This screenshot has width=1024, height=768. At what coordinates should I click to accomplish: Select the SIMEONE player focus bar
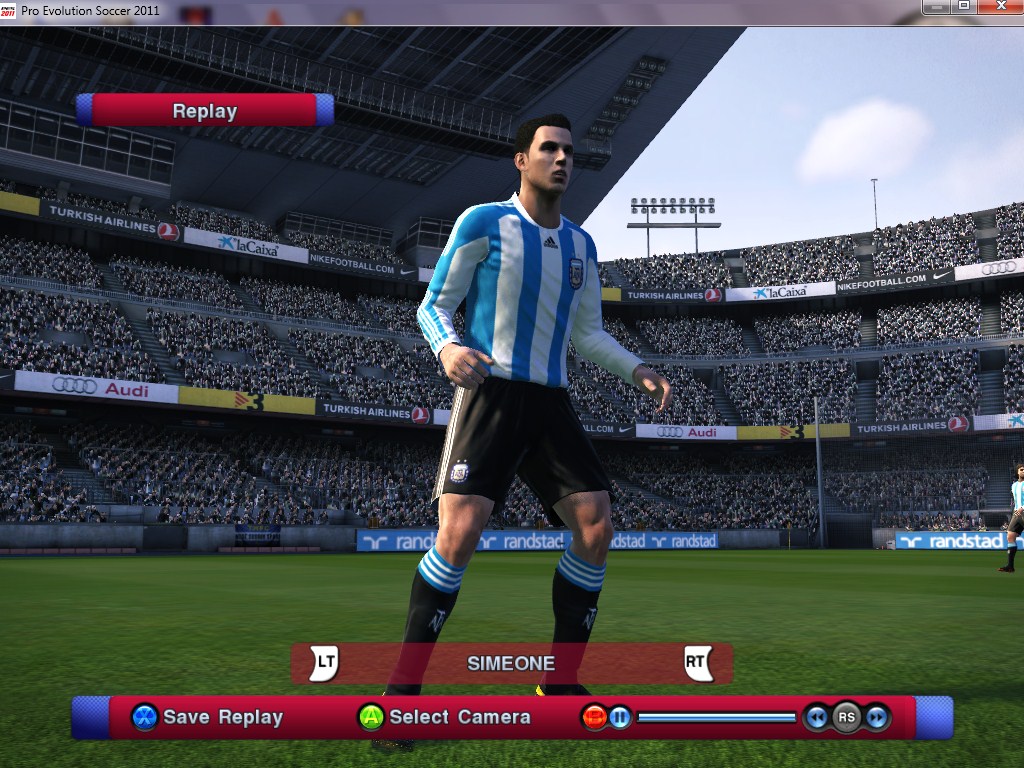[511, 663]
